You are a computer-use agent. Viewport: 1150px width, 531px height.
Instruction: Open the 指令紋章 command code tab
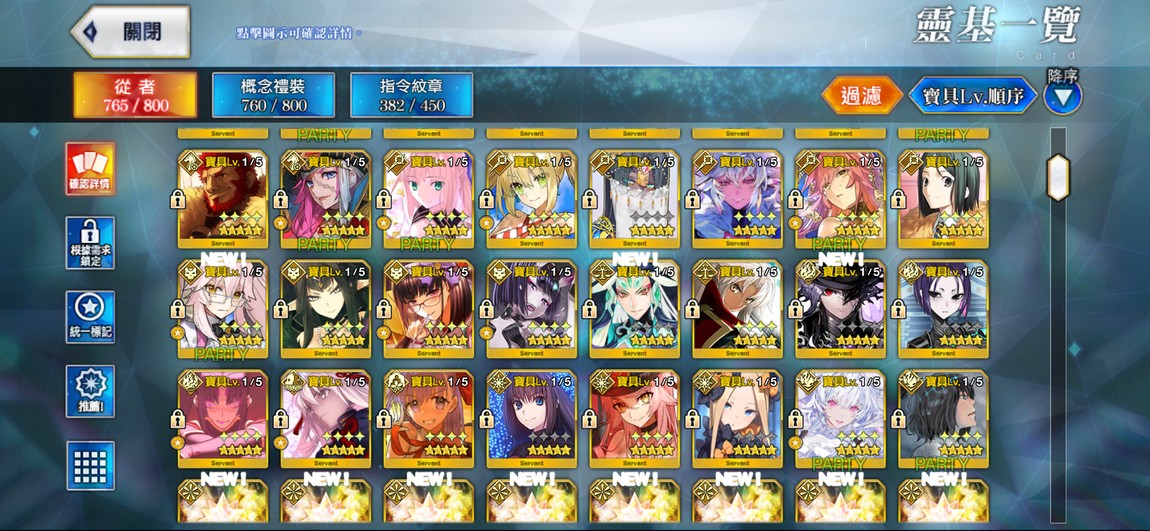tap(411, 95)
